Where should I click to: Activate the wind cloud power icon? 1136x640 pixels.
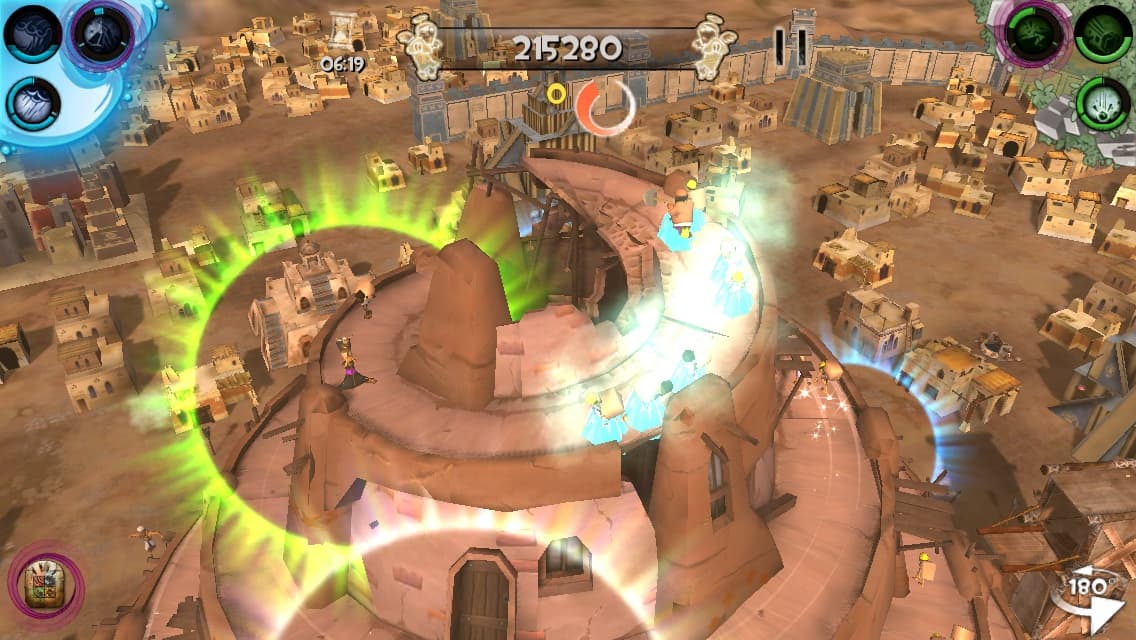(x=33, y=33)
